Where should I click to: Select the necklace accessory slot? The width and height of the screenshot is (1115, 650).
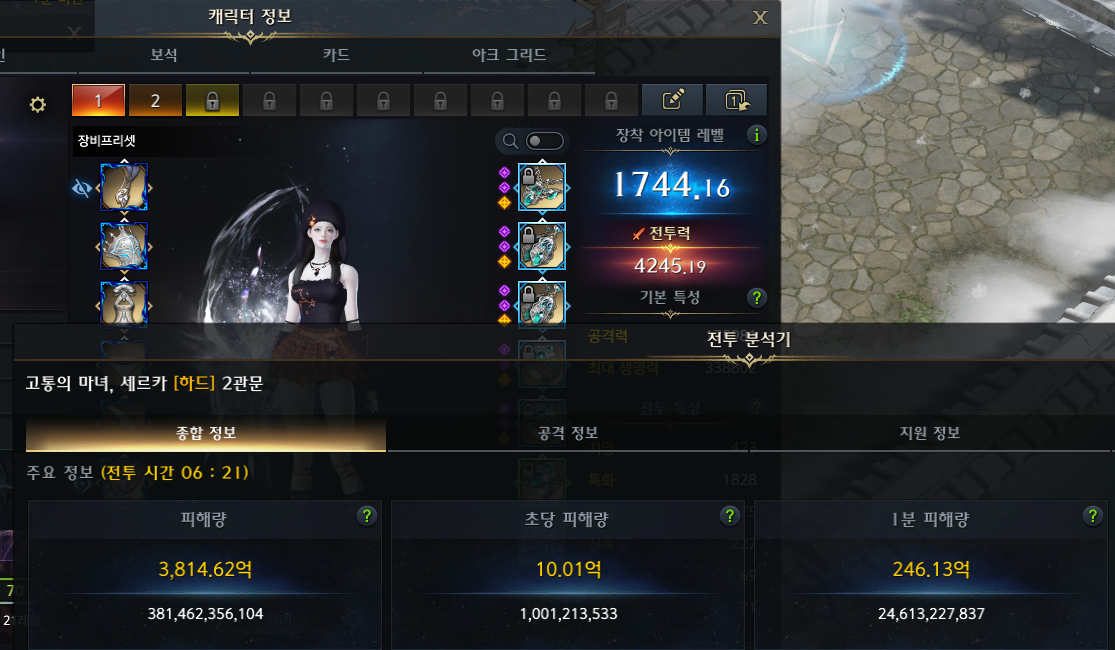542,187
